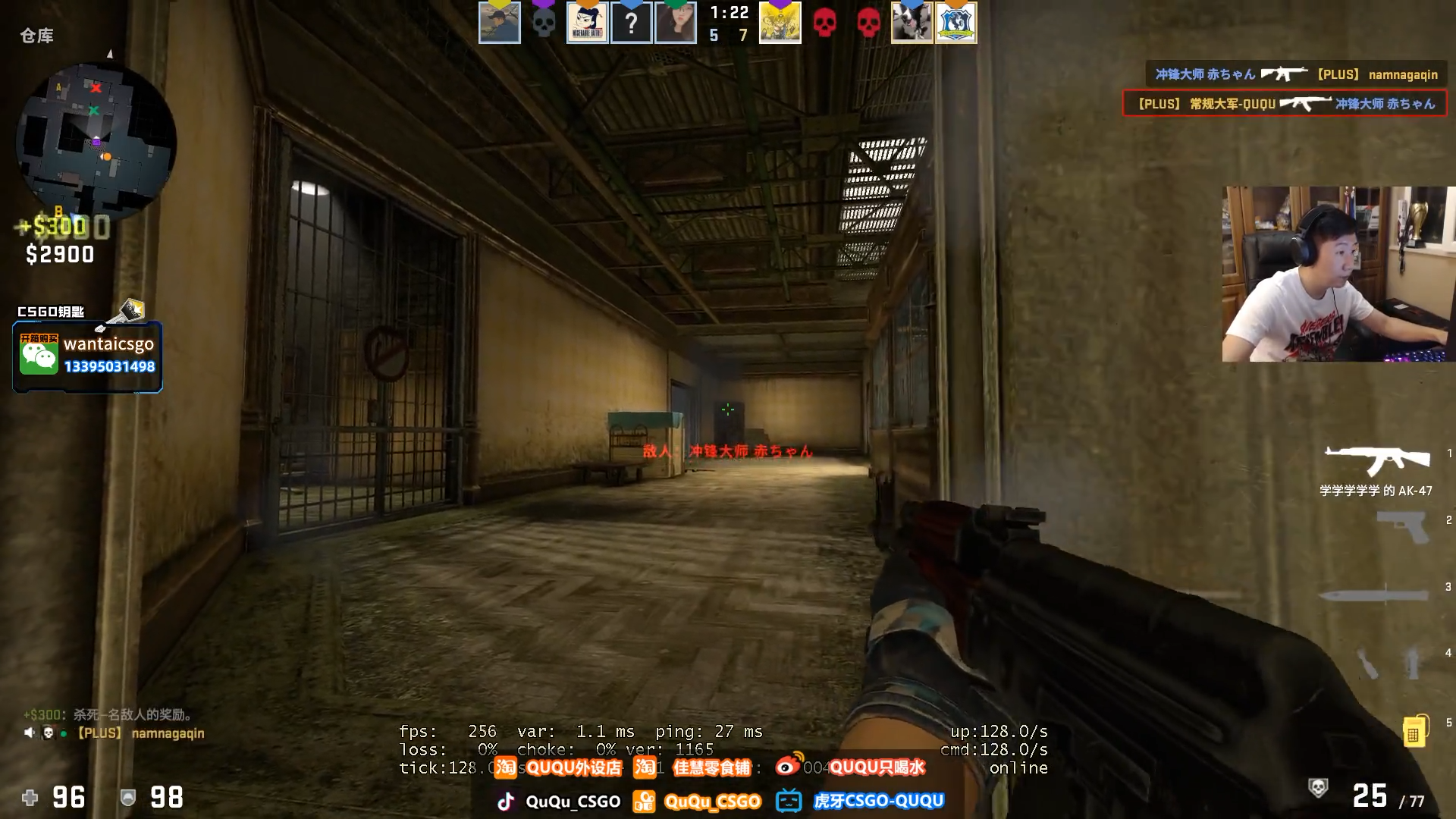Click the streamer webcam overlay thumbnail
The image size is (1456, 819).
pyautogui.click(x=1338, y=273)
